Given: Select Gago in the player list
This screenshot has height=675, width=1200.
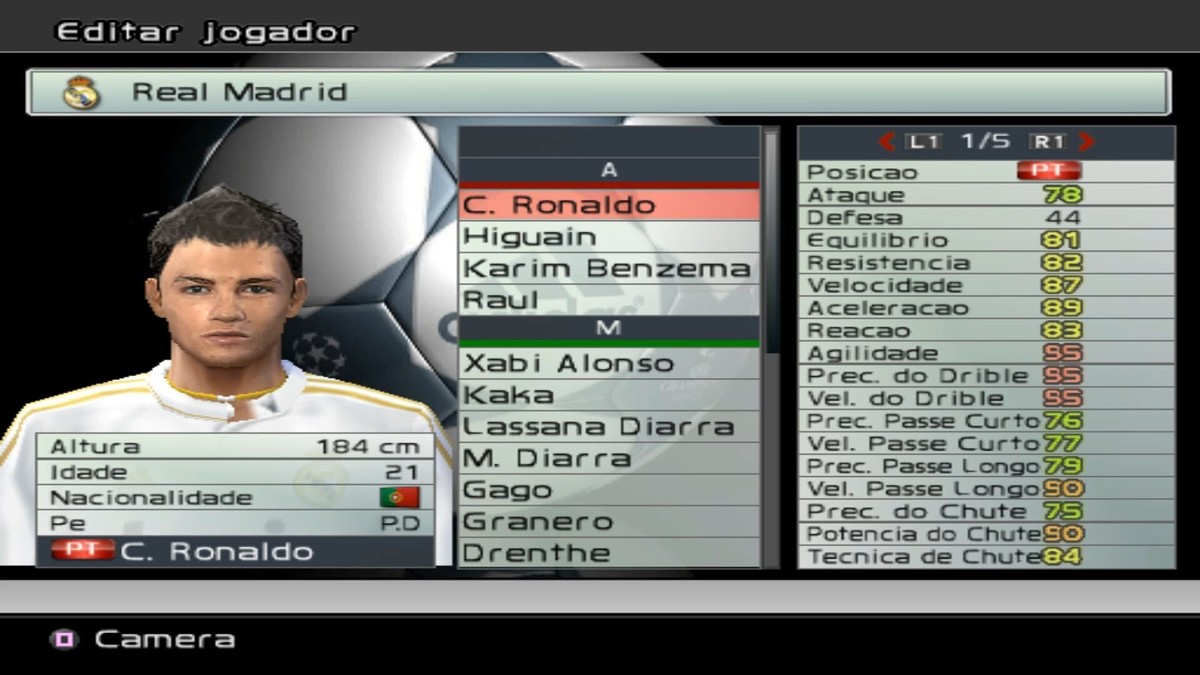Looking at the screenshot, I should click(608, 490).
